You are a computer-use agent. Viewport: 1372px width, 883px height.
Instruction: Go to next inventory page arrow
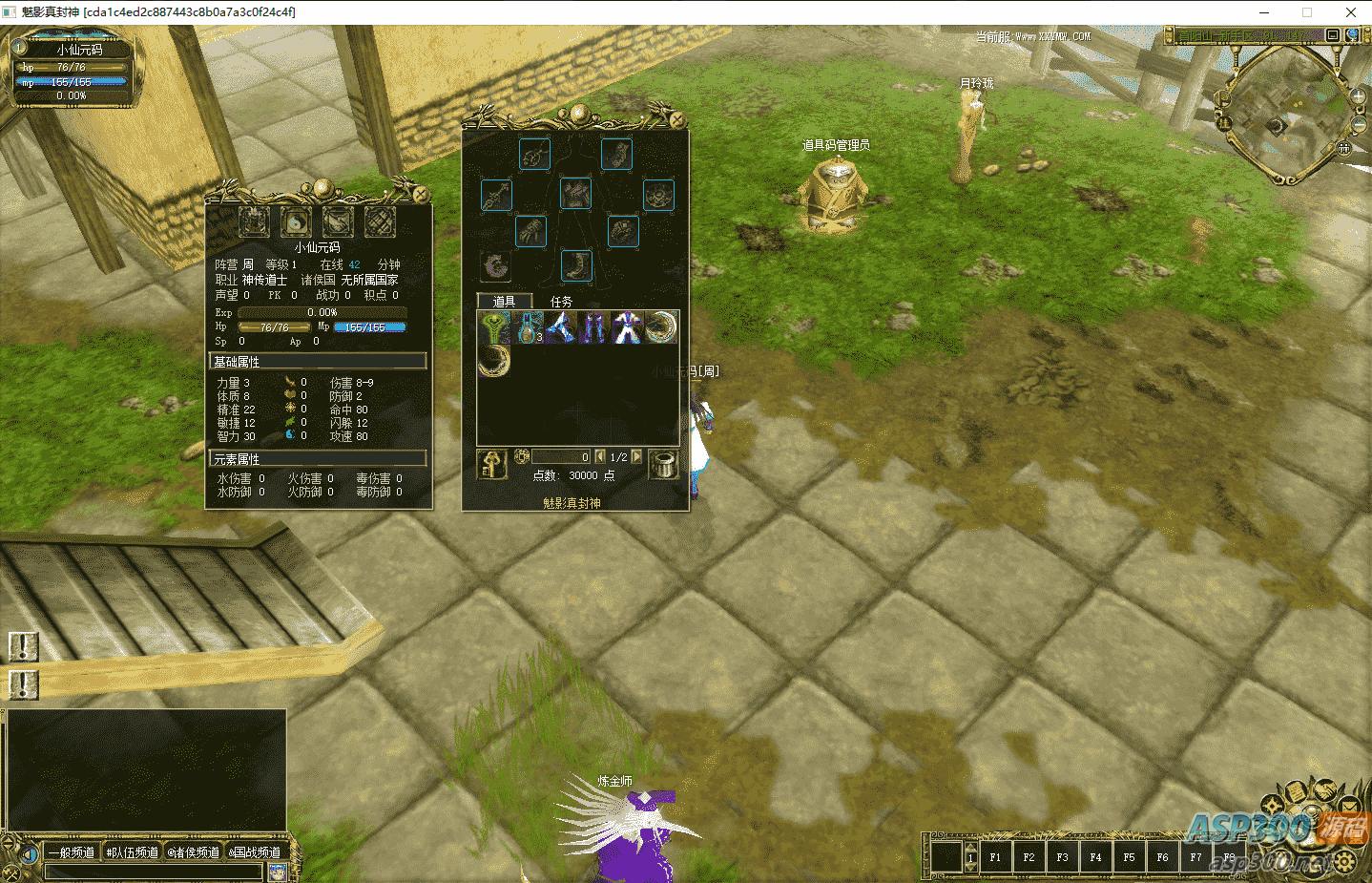[636, 456]
